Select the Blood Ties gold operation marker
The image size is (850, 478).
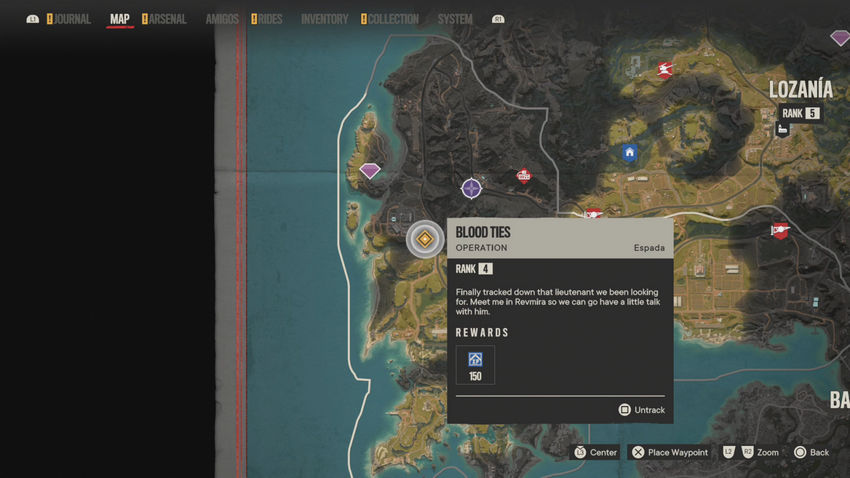click(425, 239)
